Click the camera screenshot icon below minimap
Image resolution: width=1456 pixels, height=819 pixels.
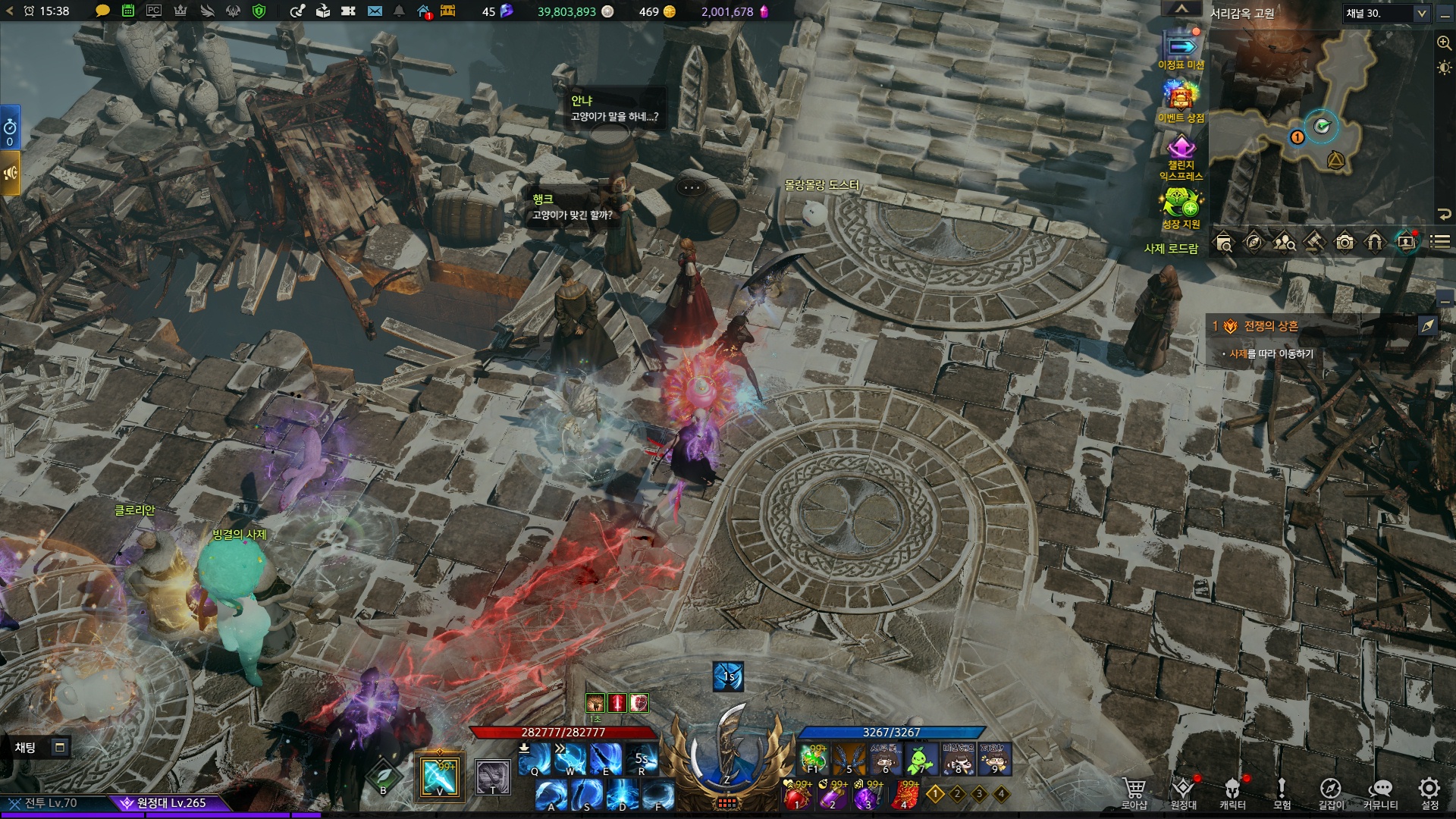coord(1345,242)
